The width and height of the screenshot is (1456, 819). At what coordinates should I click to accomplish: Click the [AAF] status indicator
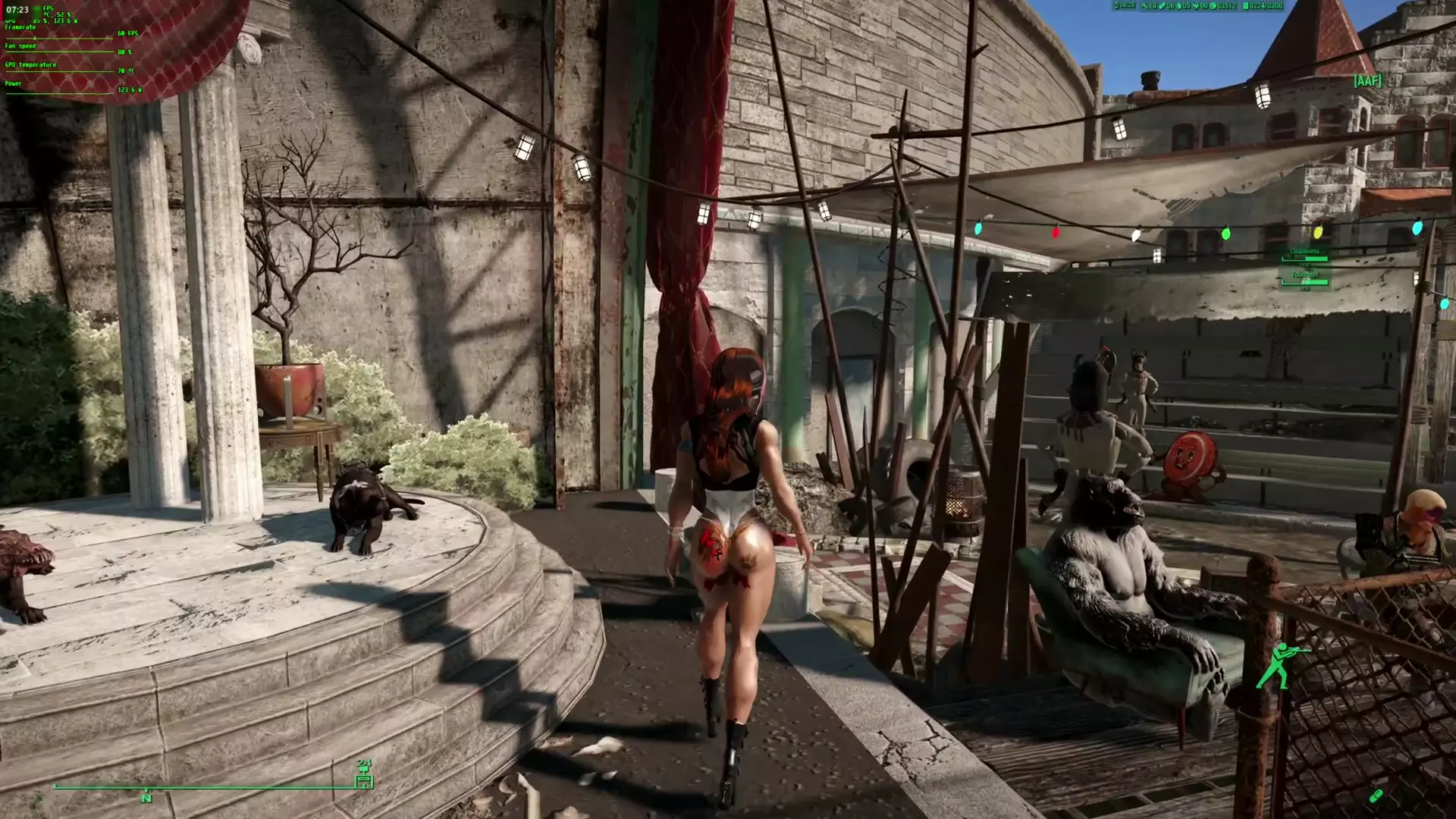pos(1367,80)
